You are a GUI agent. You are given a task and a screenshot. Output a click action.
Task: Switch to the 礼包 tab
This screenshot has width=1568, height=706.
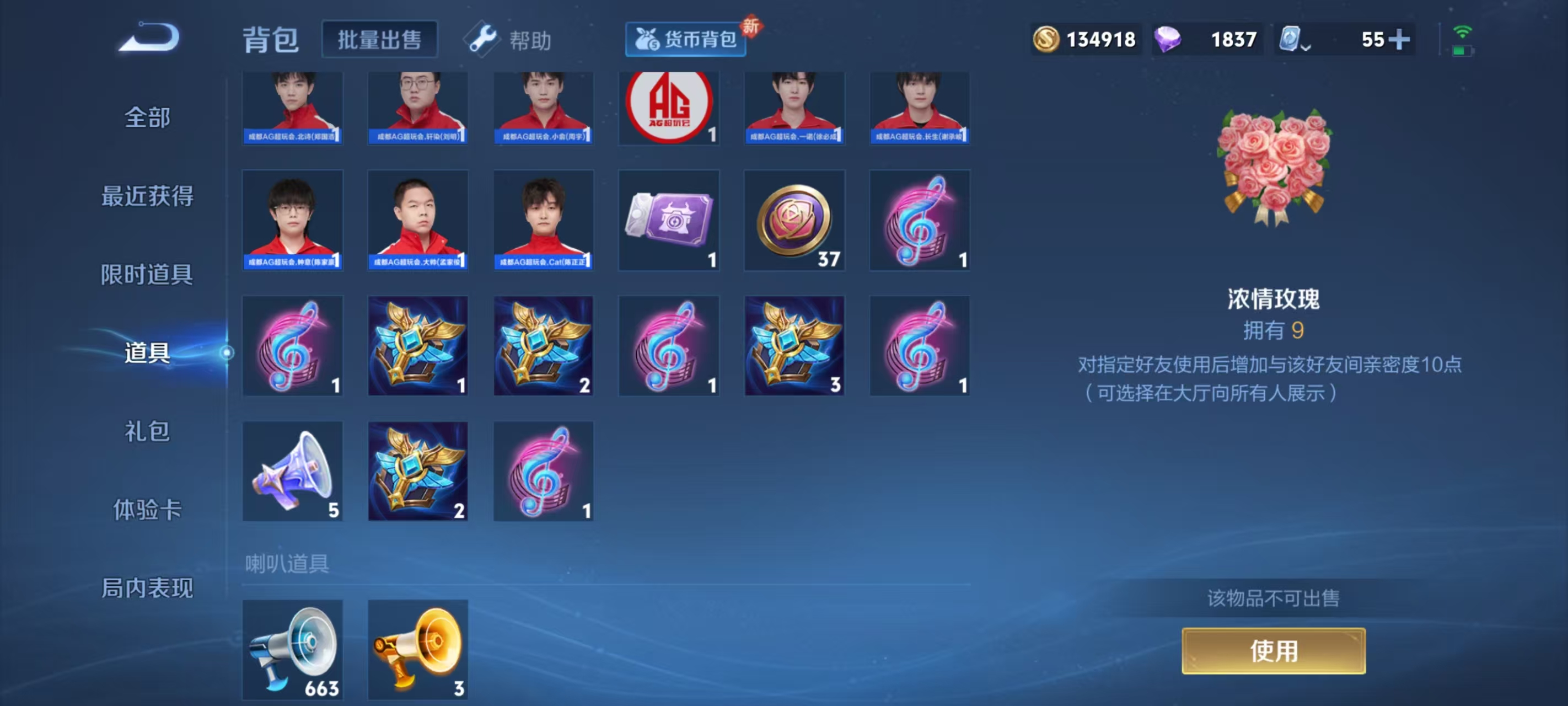click(x=147, y=431)
